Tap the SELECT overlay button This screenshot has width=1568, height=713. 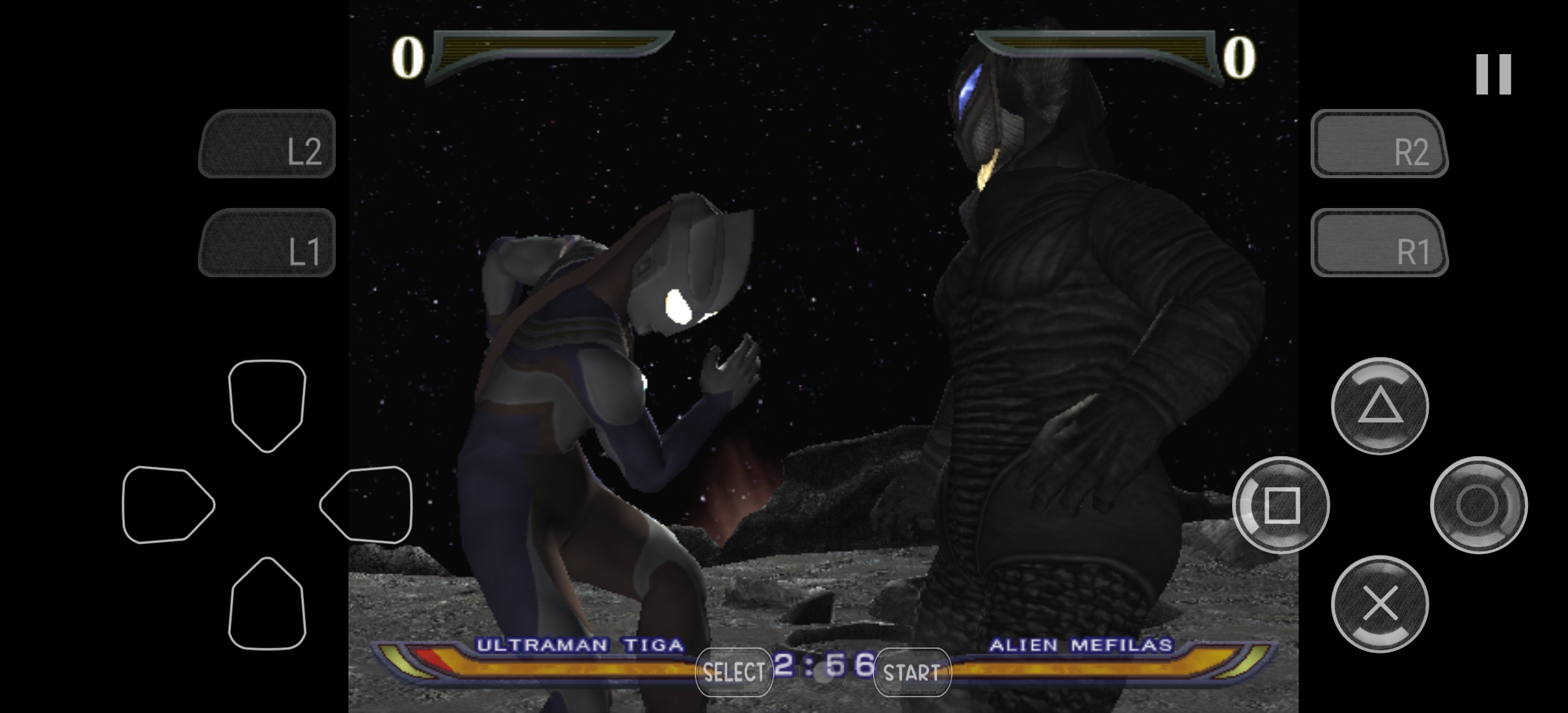(x=734, y=672)
